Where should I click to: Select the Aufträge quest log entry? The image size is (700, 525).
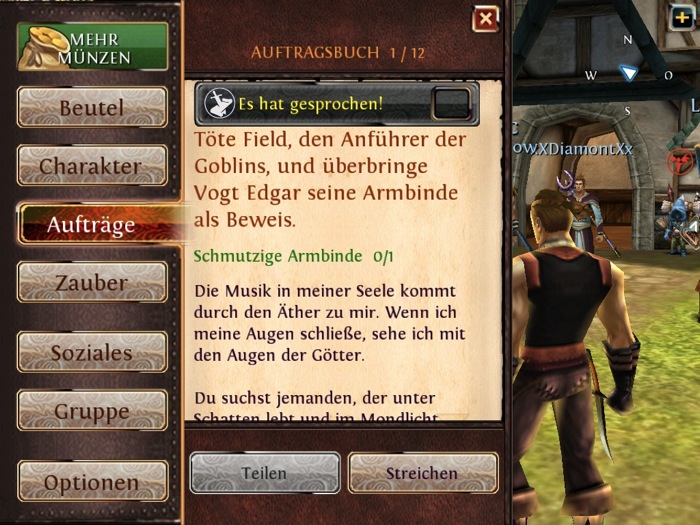click(92, 225)
